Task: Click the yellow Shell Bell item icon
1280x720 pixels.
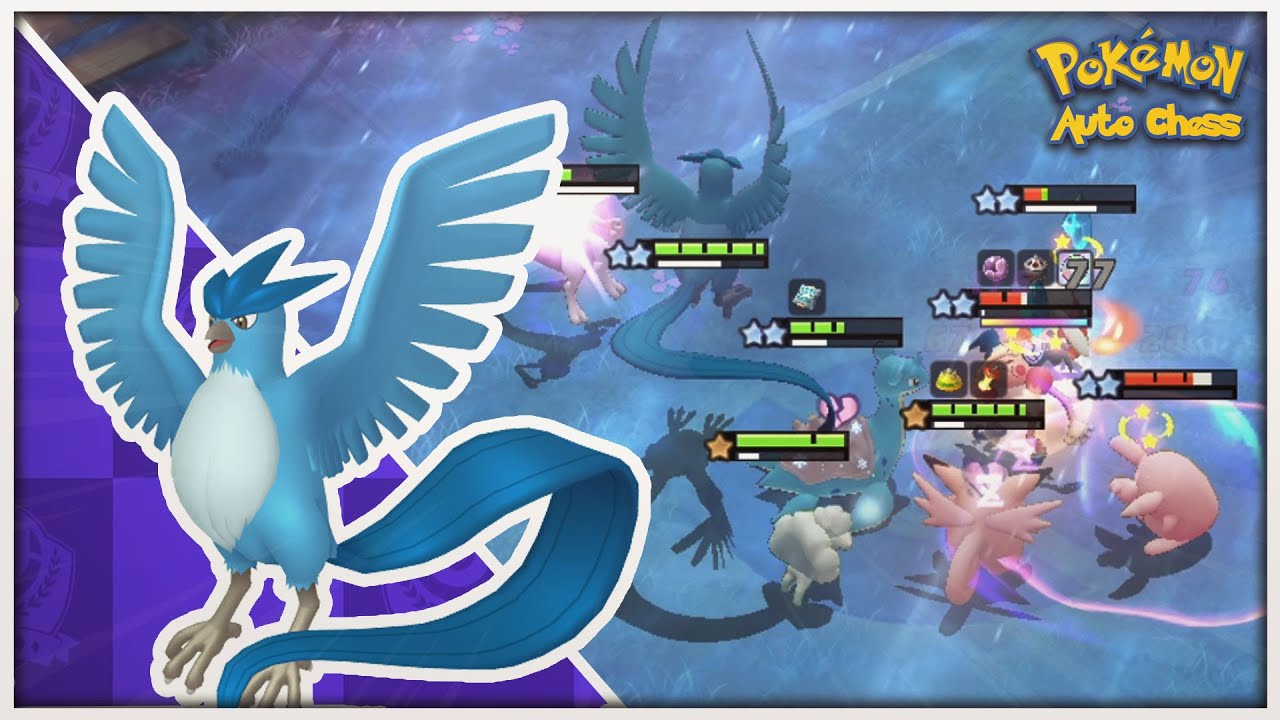Action: click(948, 380)
